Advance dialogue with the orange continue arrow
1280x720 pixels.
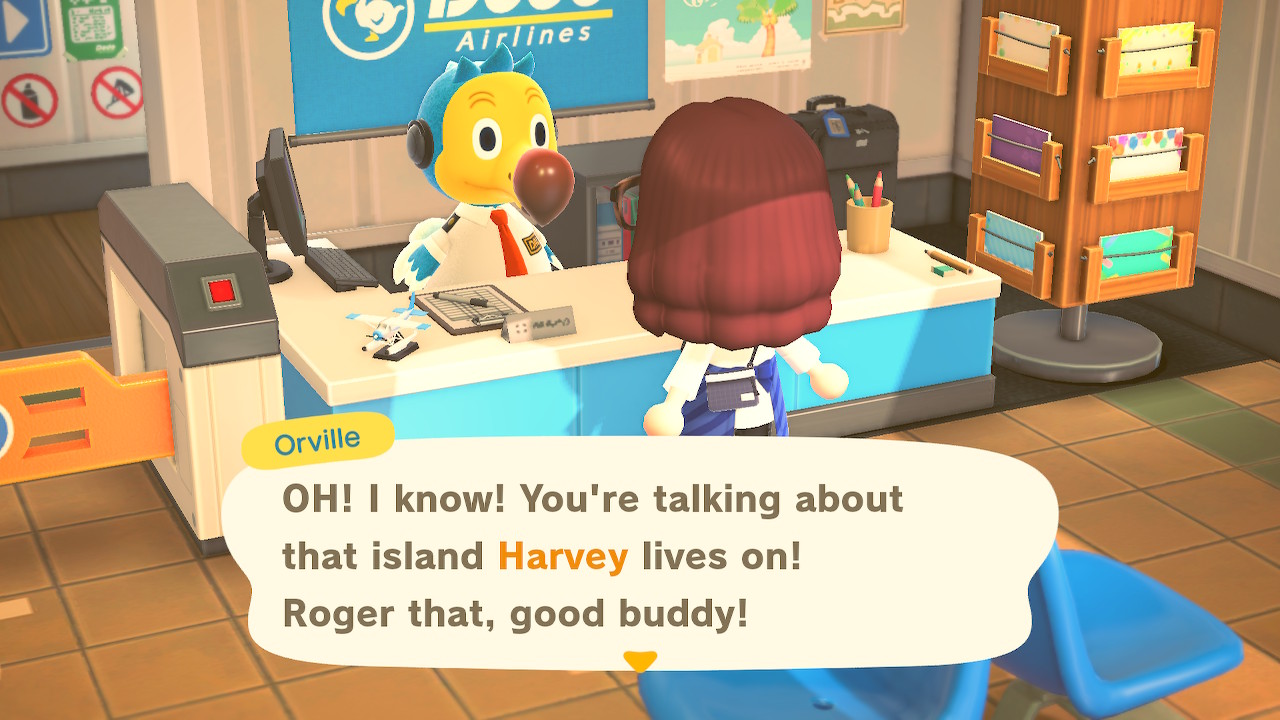point(640,661)
